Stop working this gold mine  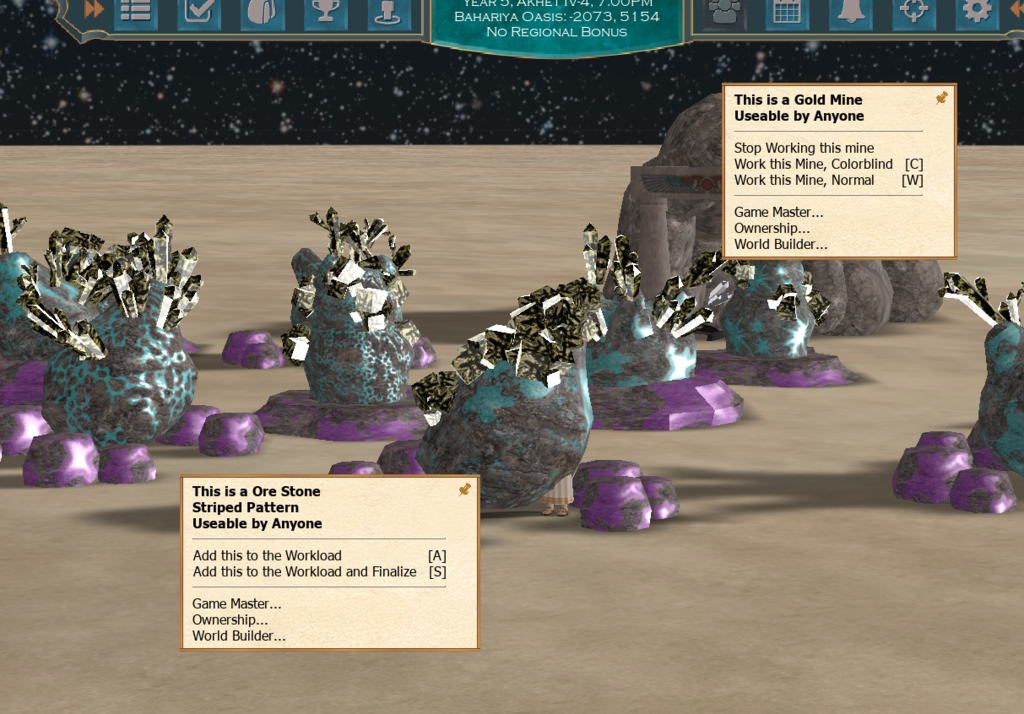tap(804, 148)
